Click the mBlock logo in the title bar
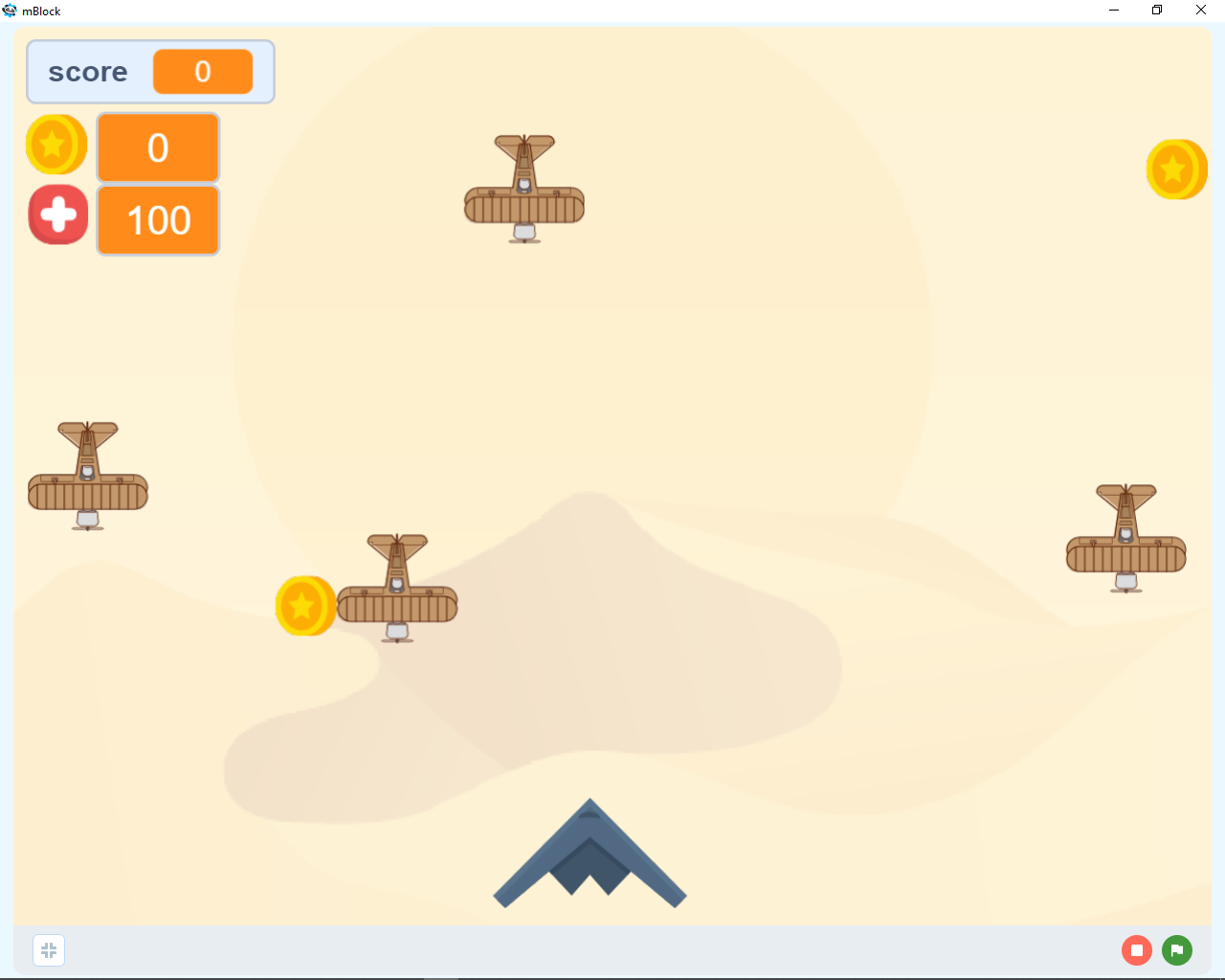The width and height of the screenshot is (1225, 980). pyautogui.click(x=11, y=11)
